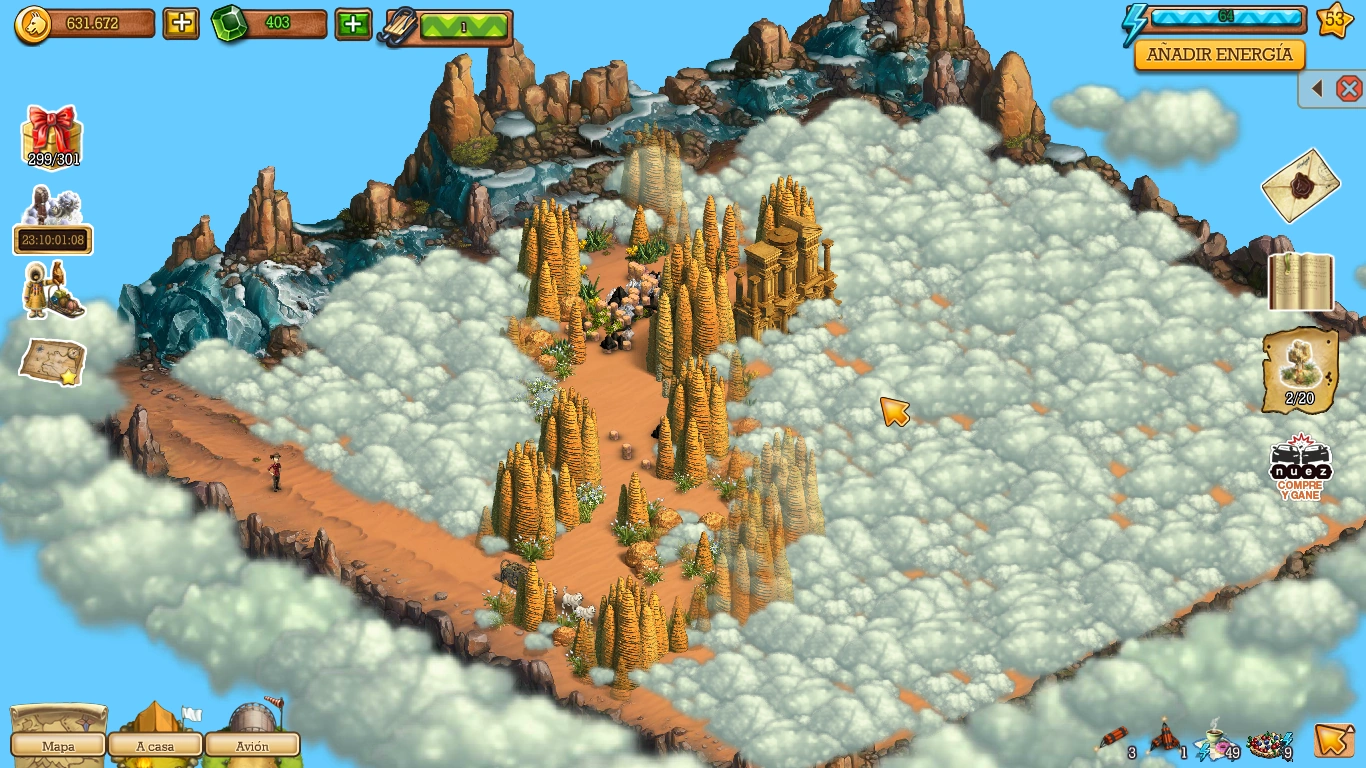
Task: Open the cursor mode selector button
Action: coord(1334,740)
